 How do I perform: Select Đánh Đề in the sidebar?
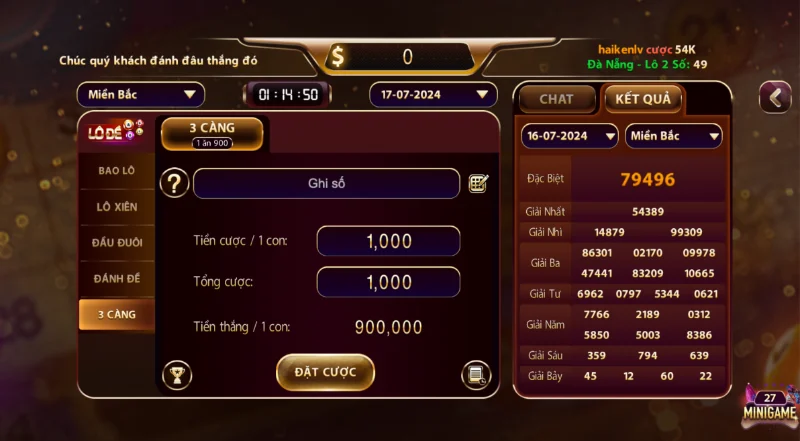coord(117,278)
